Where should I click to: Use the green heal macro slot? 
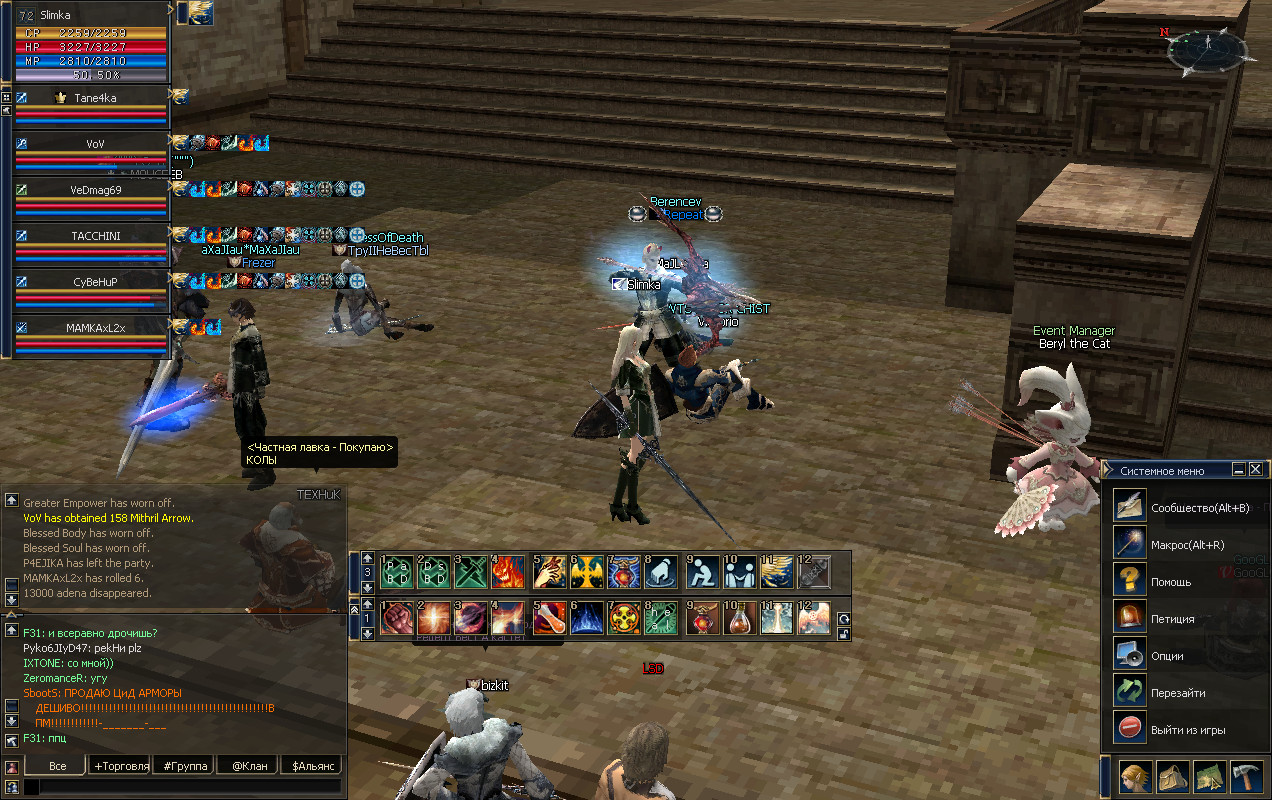[661, 618]
